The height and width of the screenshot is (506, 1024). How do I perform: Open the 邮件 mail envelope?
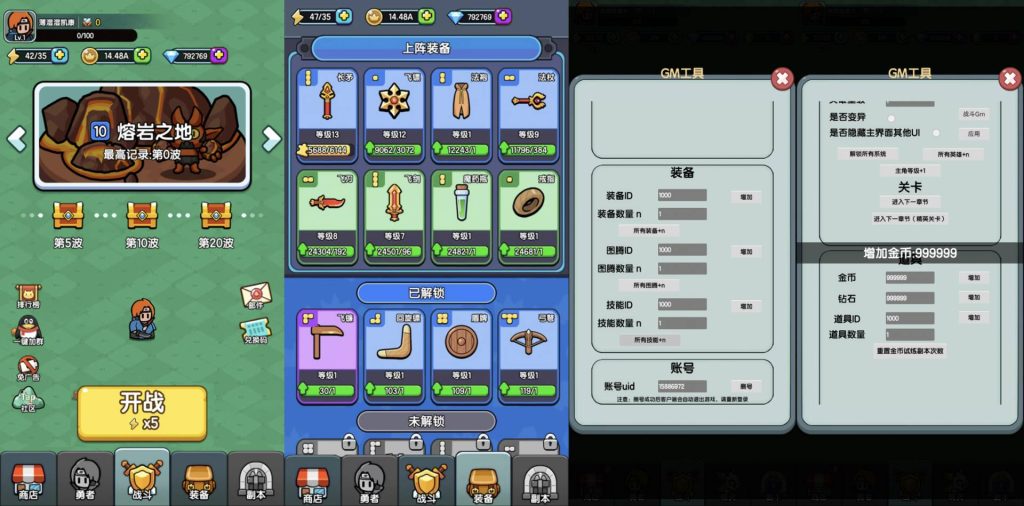(x=256, y=295)
